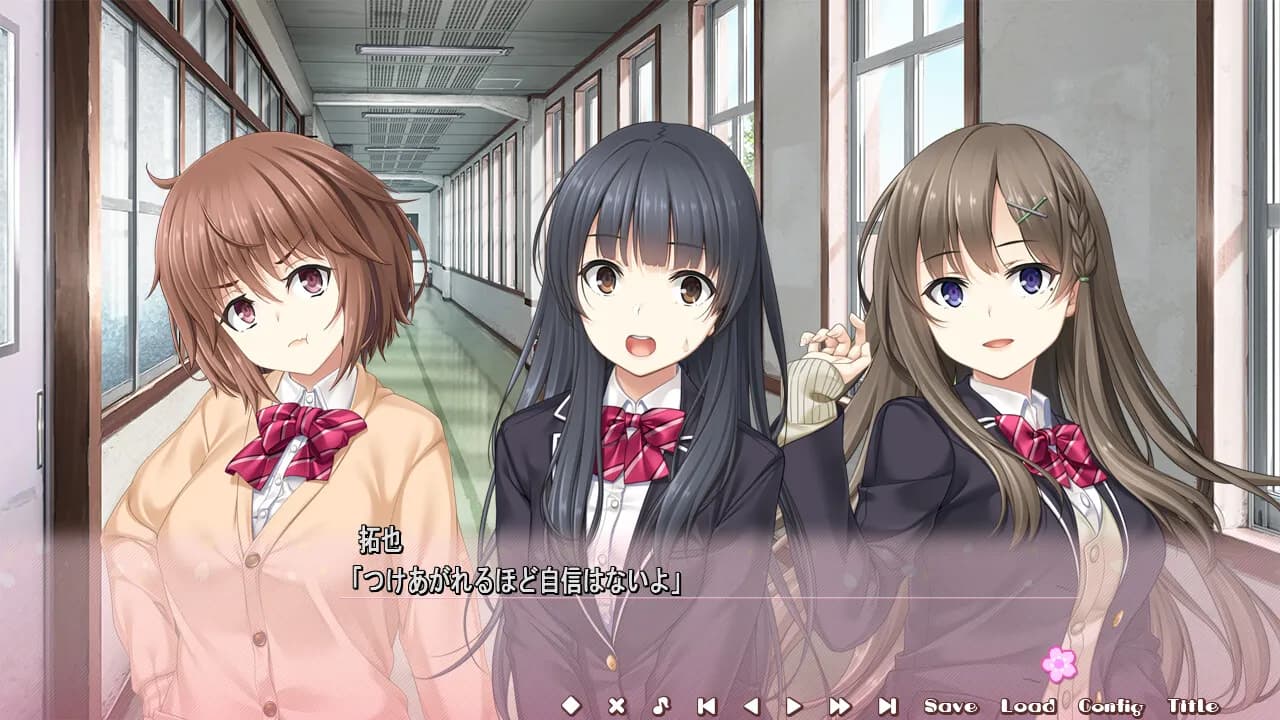
Task: Click the music note icon
Action: tap(660, 706)
